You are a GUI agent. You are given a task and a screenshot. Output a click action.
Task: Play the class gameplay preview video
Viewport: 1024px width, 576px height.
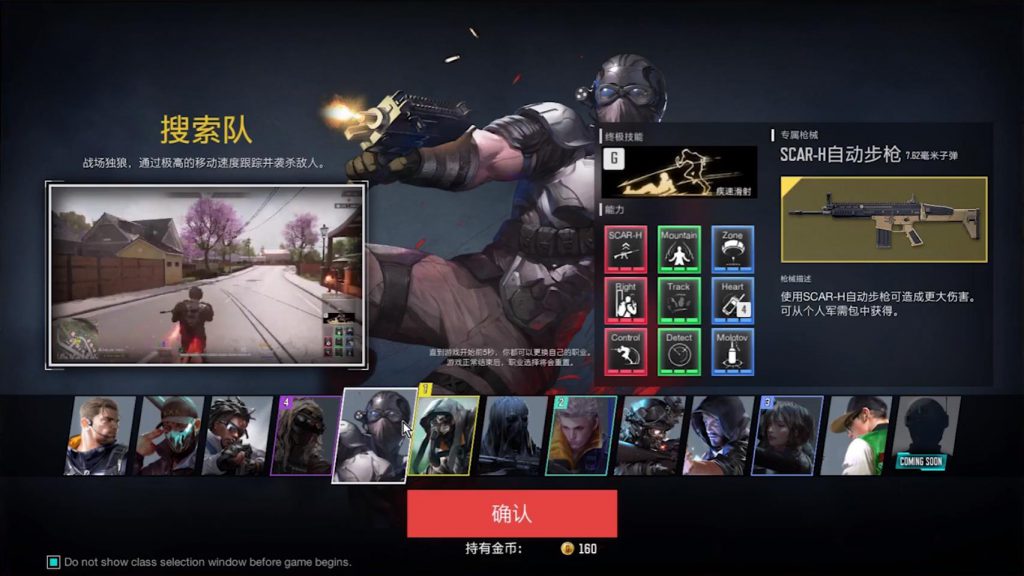(207, 273)
